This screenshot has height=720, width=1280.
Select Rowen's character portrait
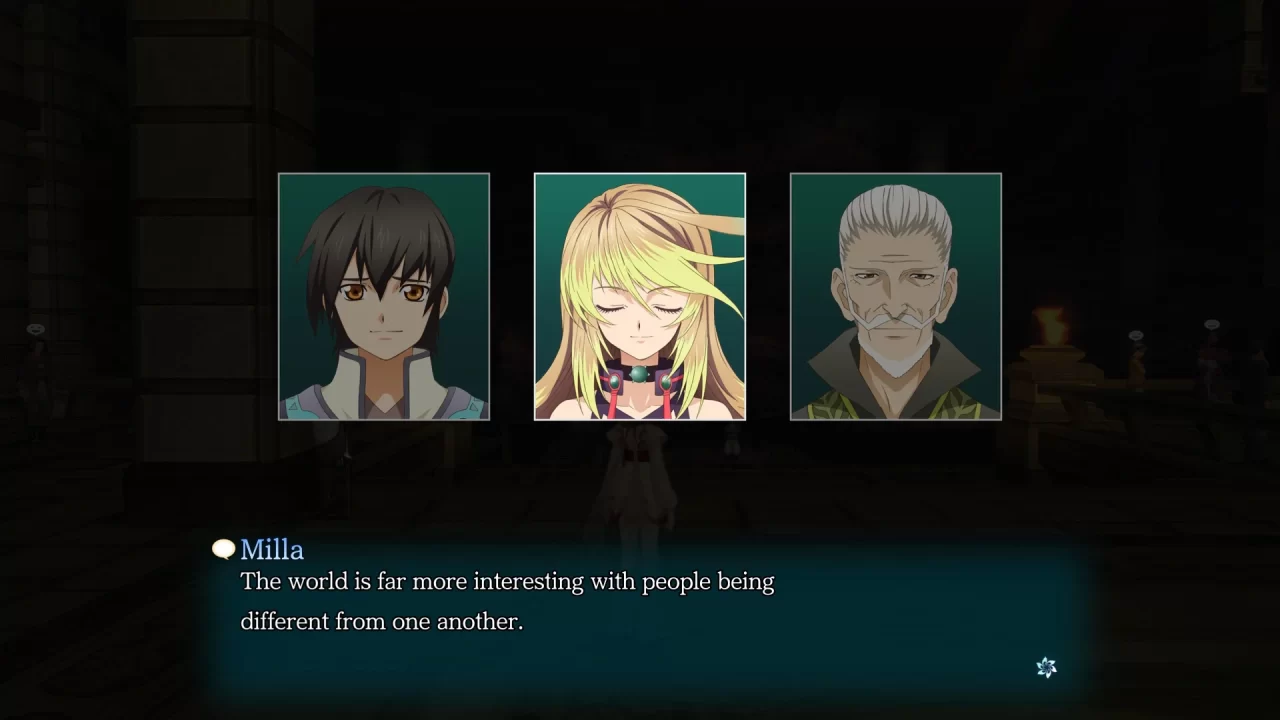click(894, 295)
